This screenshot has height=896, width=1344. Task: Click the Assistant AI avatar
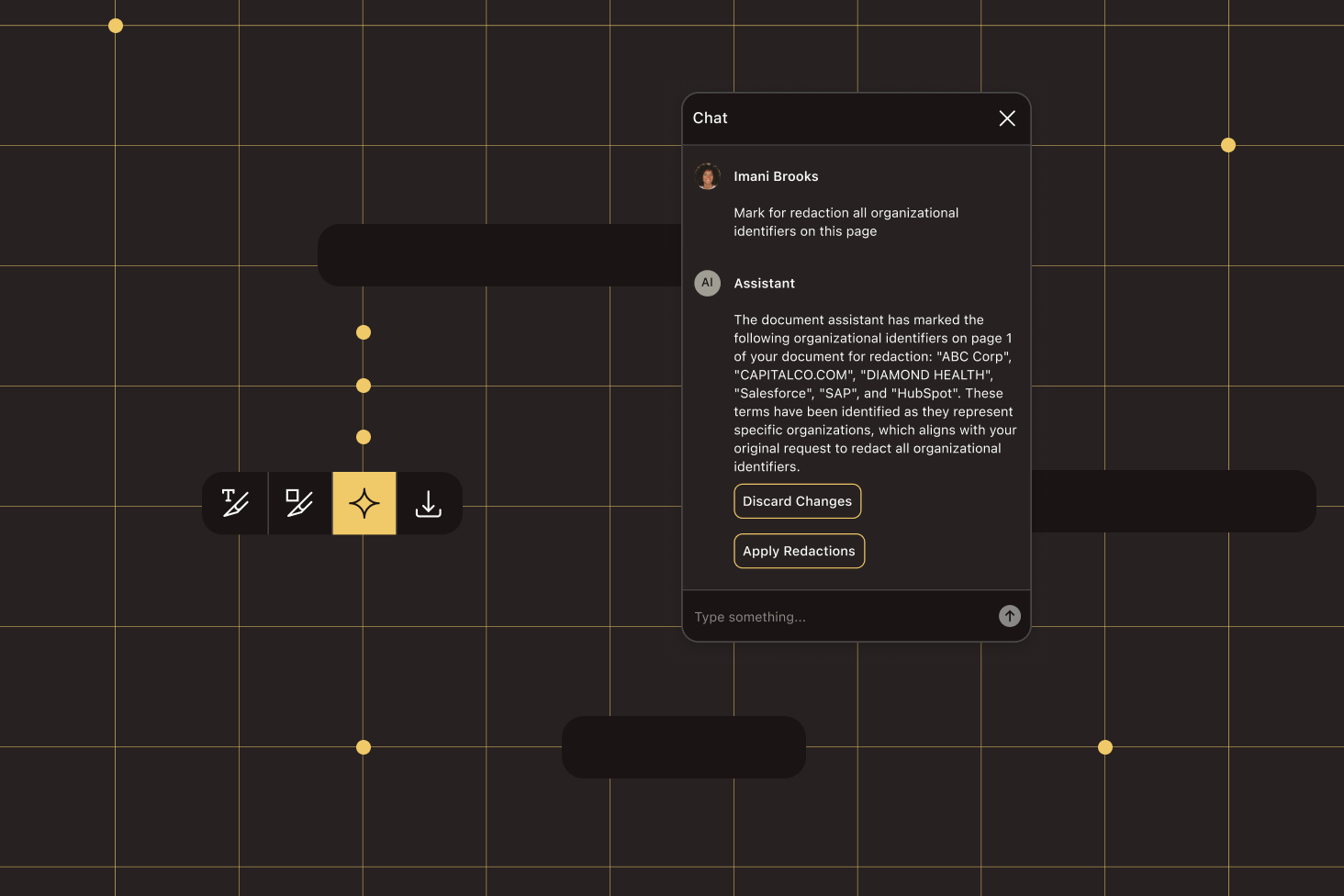[707, 283]
